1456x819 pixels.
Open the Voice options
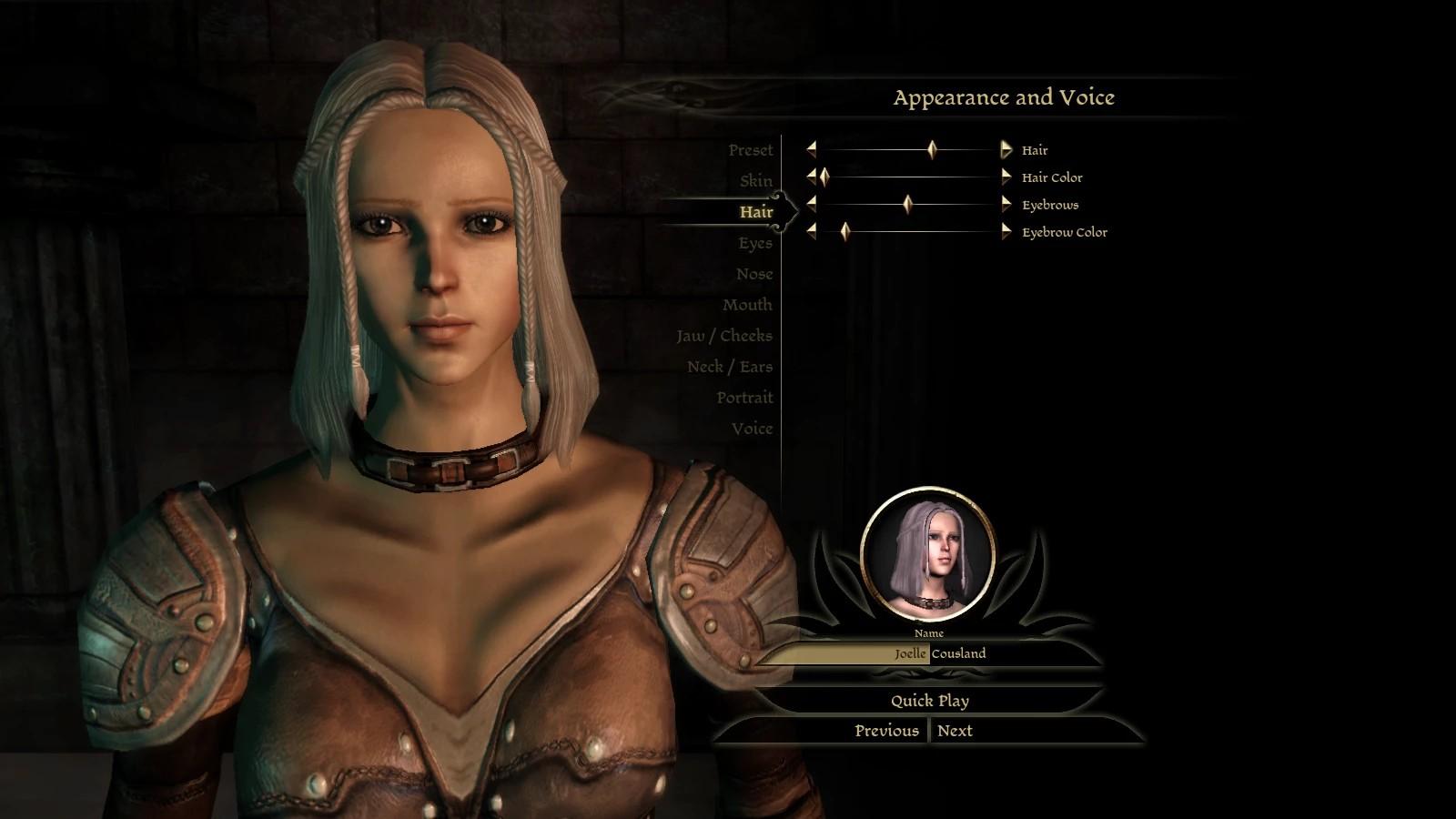tap(751, 429)
